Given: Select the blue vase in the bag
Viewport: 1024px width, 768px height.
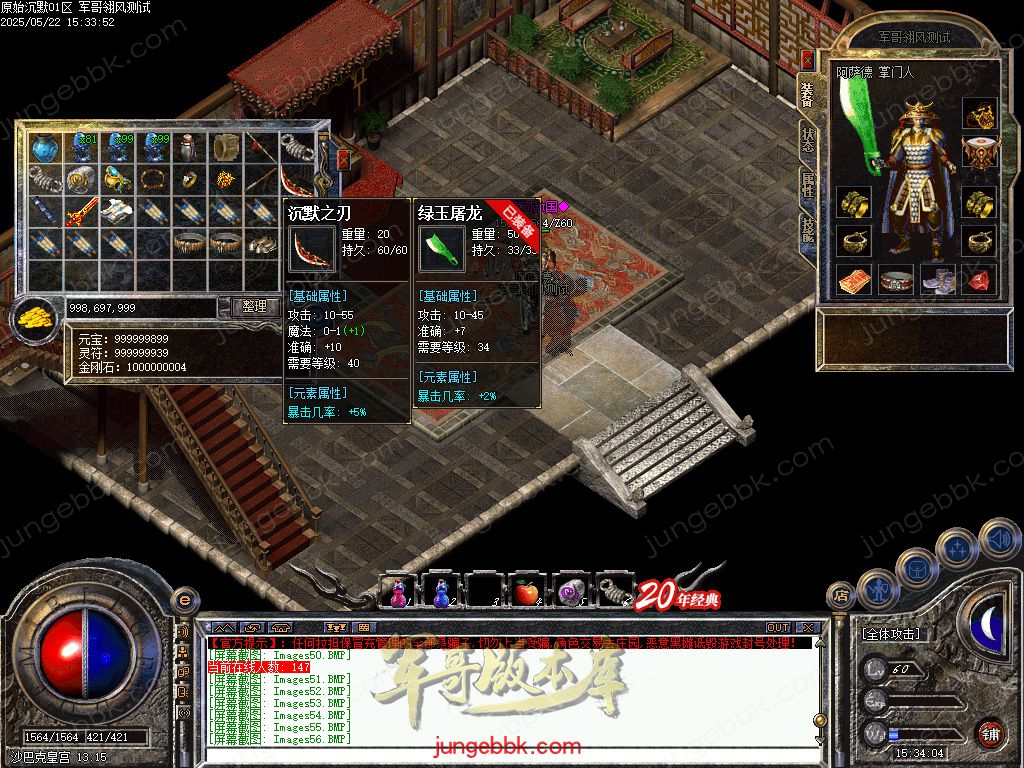Looking at the screenshot, I should coord(45,148).
